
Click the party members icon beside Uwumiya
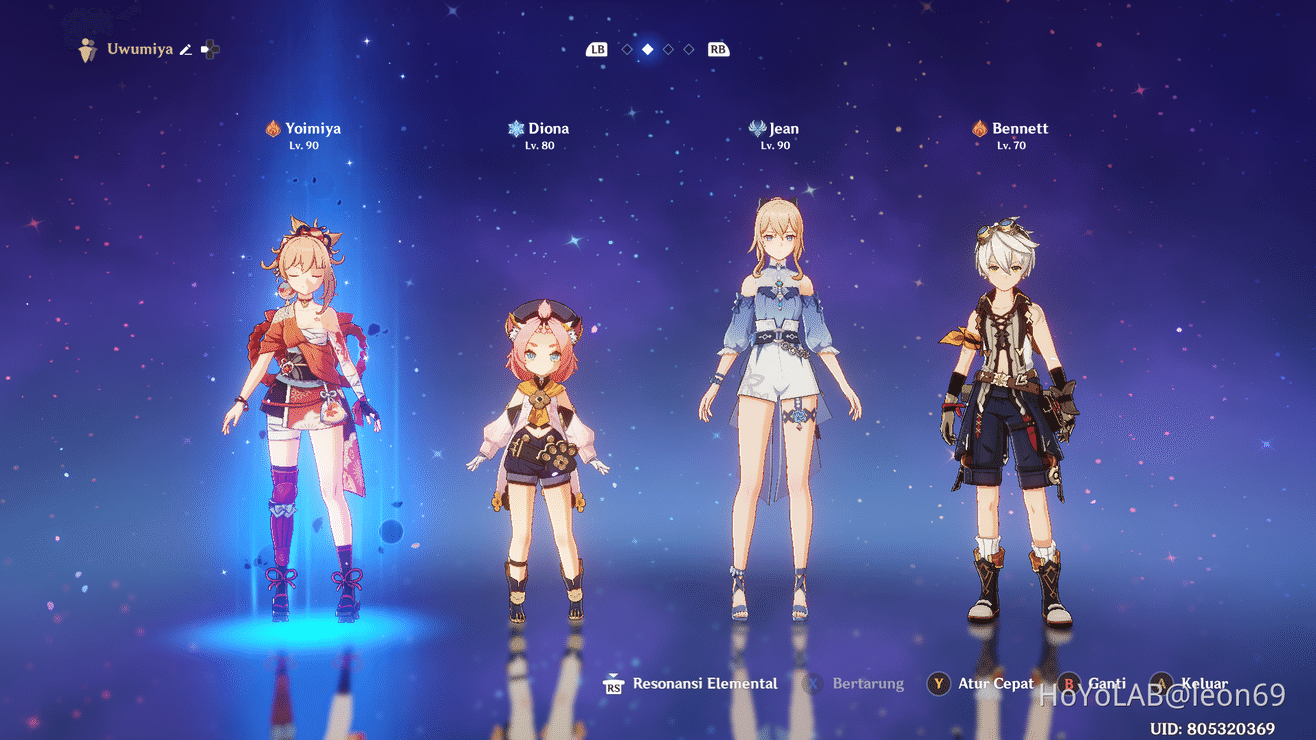(x=85, y=48)
